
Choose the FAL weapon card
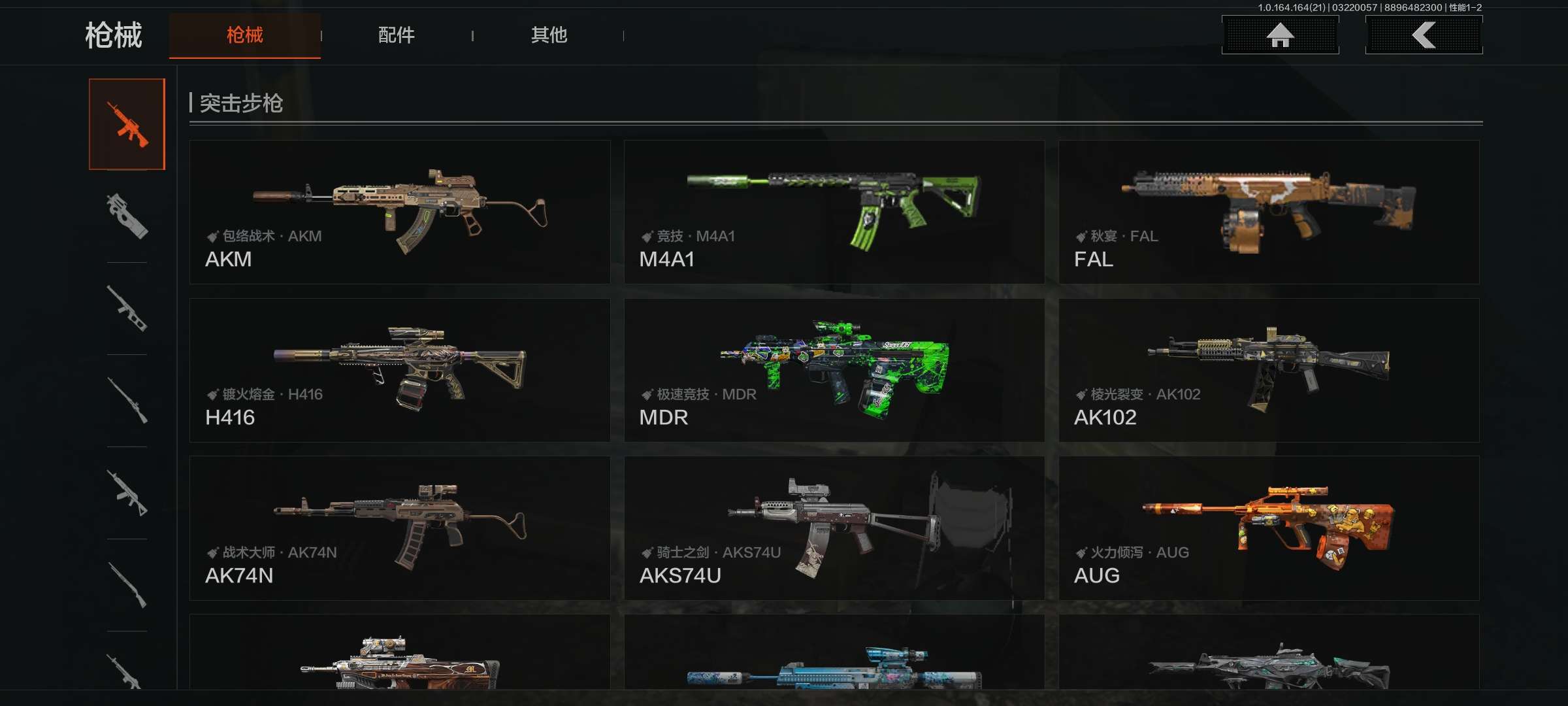tap(1269, 212)
